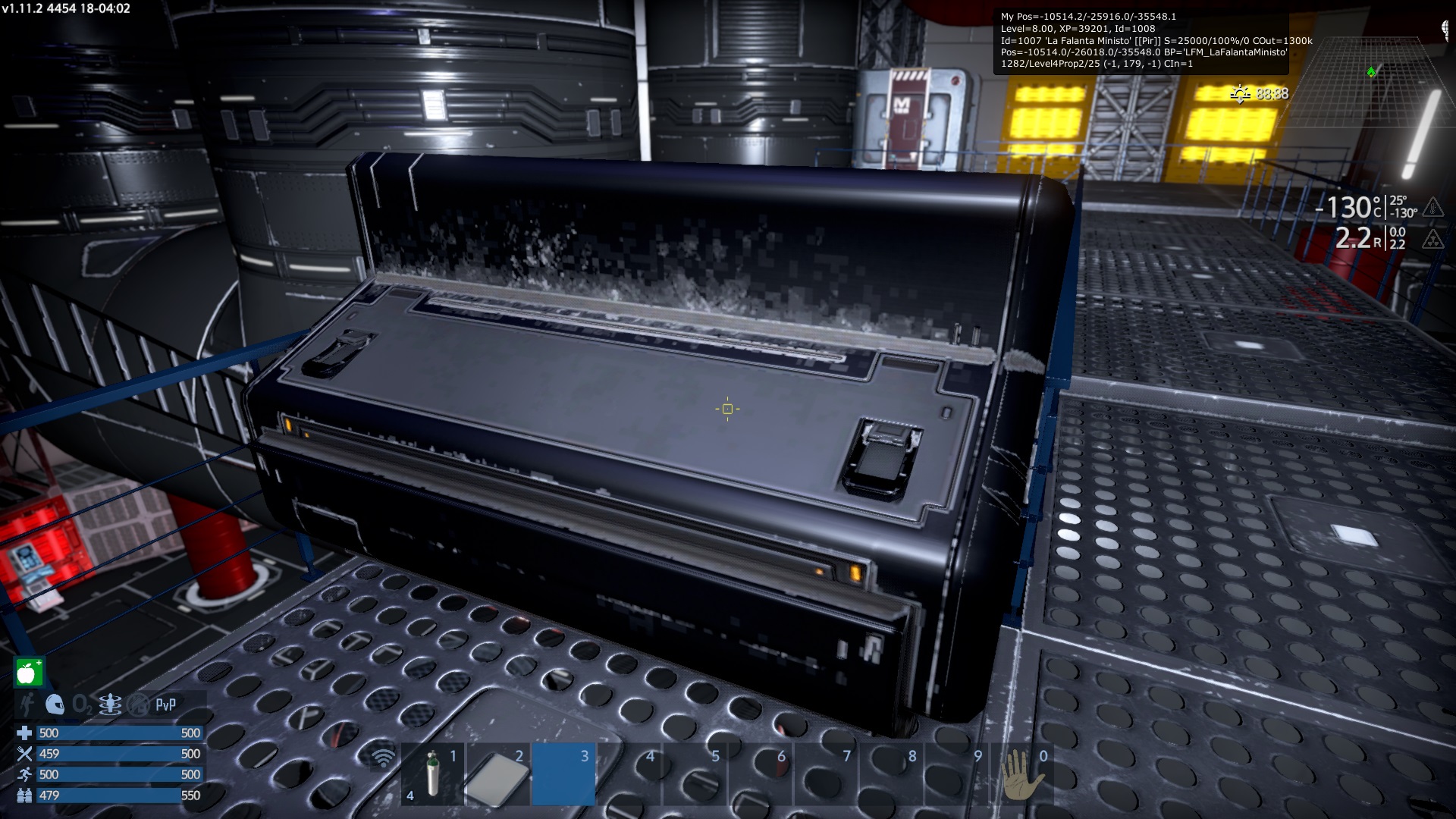Image resolution: width=1456 pixels, height=819 pixels.
Task: Click the green apple food status icon
Action: [x=29, y=673]
